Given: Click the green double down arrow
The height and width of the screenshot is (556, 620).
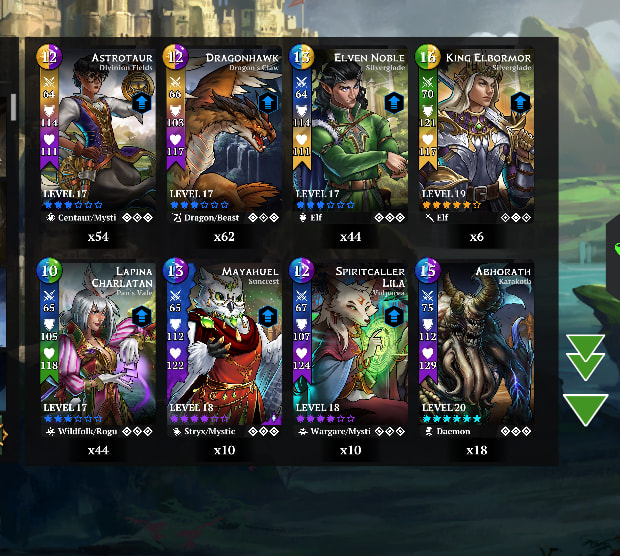Looking at the screenshot, I should pos(586,356).
